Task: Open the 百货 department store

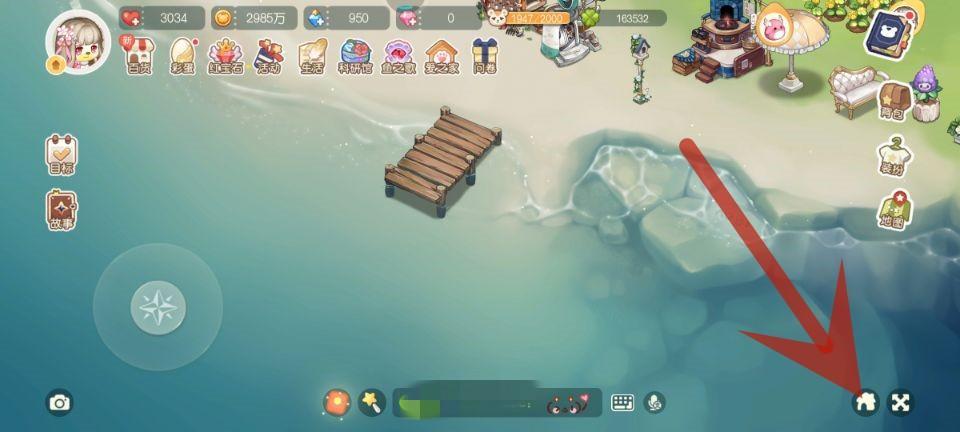Action: coord(138,56)
